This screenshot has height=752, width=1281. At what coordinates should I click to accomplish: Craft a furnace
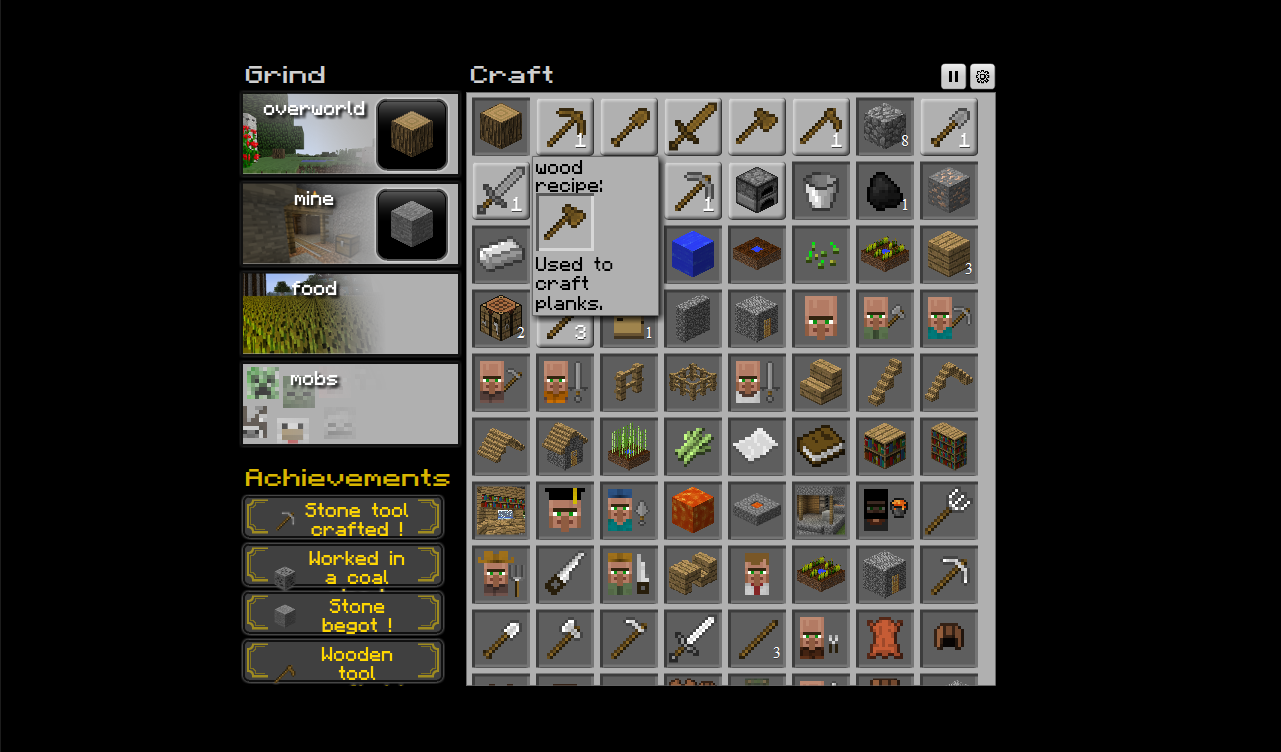pos(757,191)
